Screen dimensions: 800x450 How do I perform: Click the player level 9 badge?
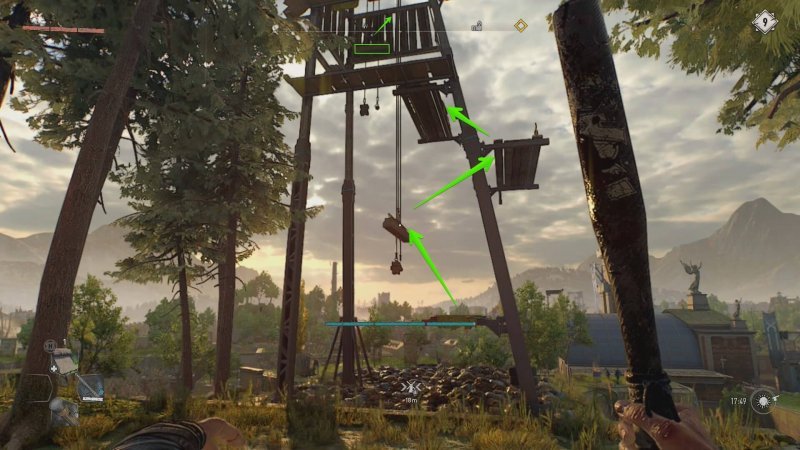(x=765, y=21)
